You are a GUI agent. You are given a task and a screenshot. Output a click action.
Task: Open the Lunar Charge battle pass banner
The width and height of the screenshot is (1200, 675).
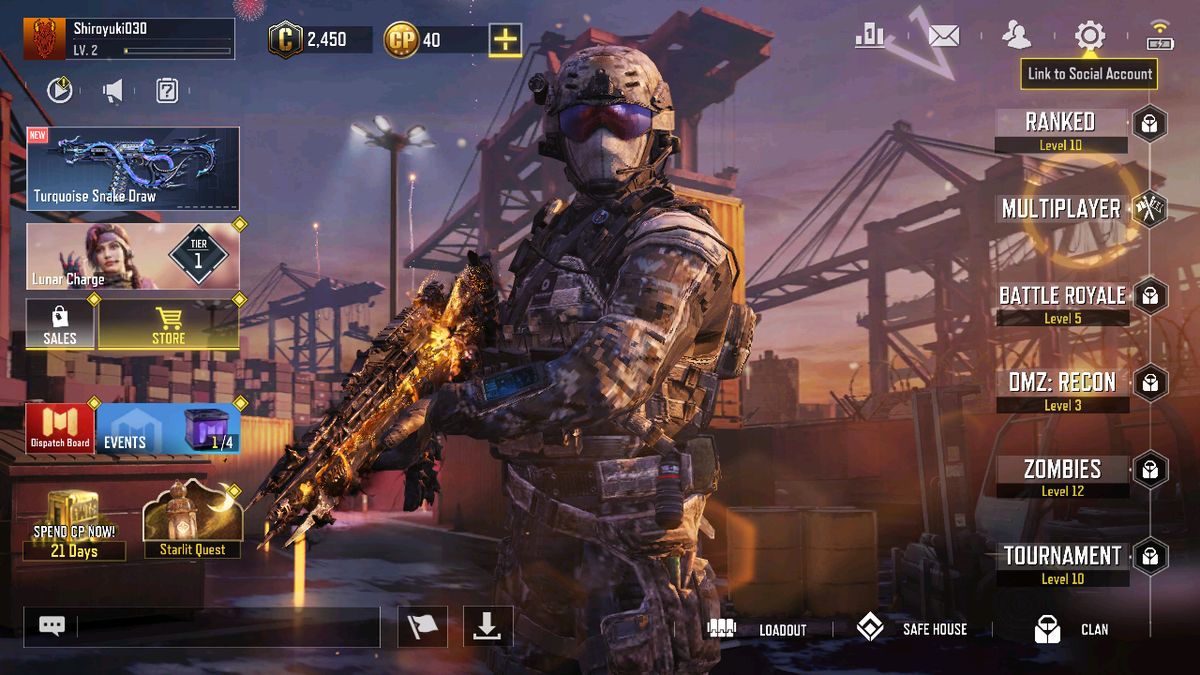pos(133,256)
